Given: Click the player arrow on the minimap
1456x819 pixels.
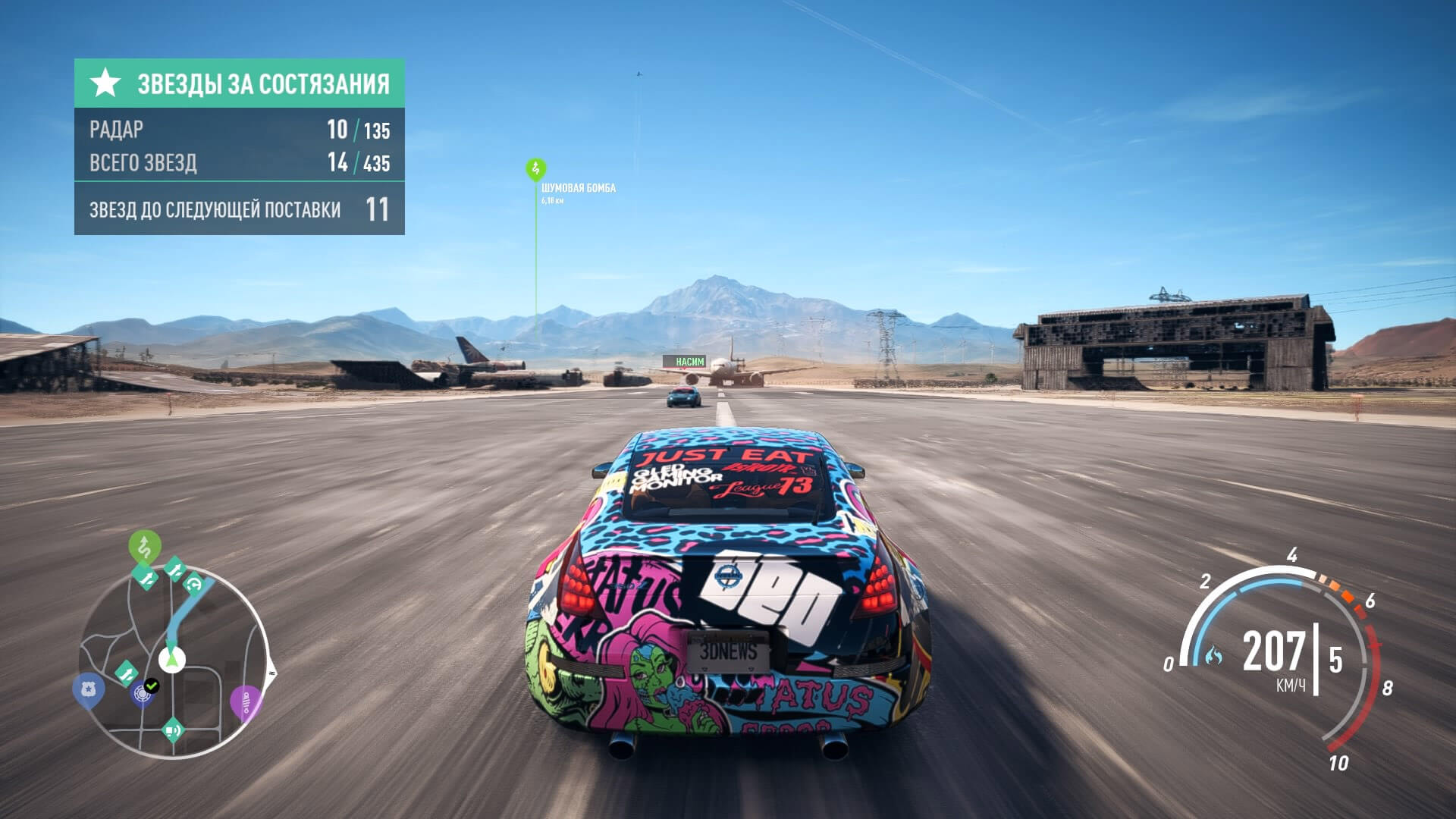Looking at the screenshot, I should [x=173, y=659].
